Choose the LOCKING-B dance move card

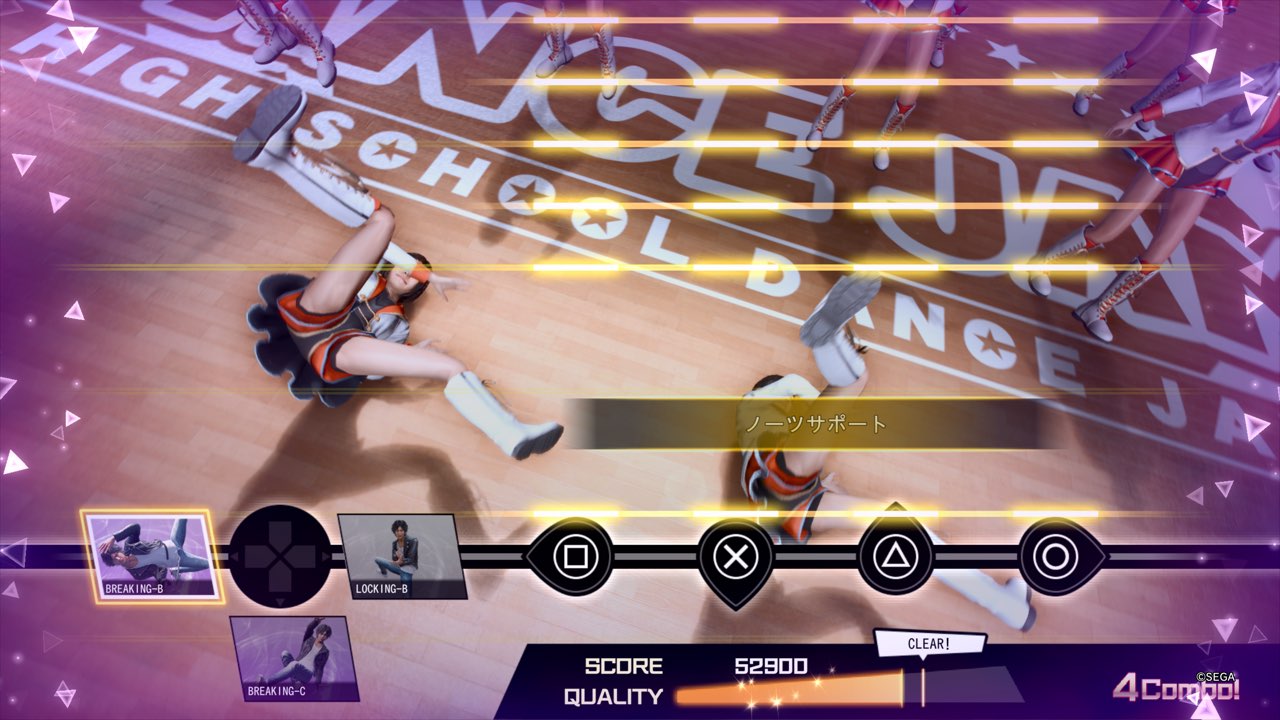pos(400,555)
